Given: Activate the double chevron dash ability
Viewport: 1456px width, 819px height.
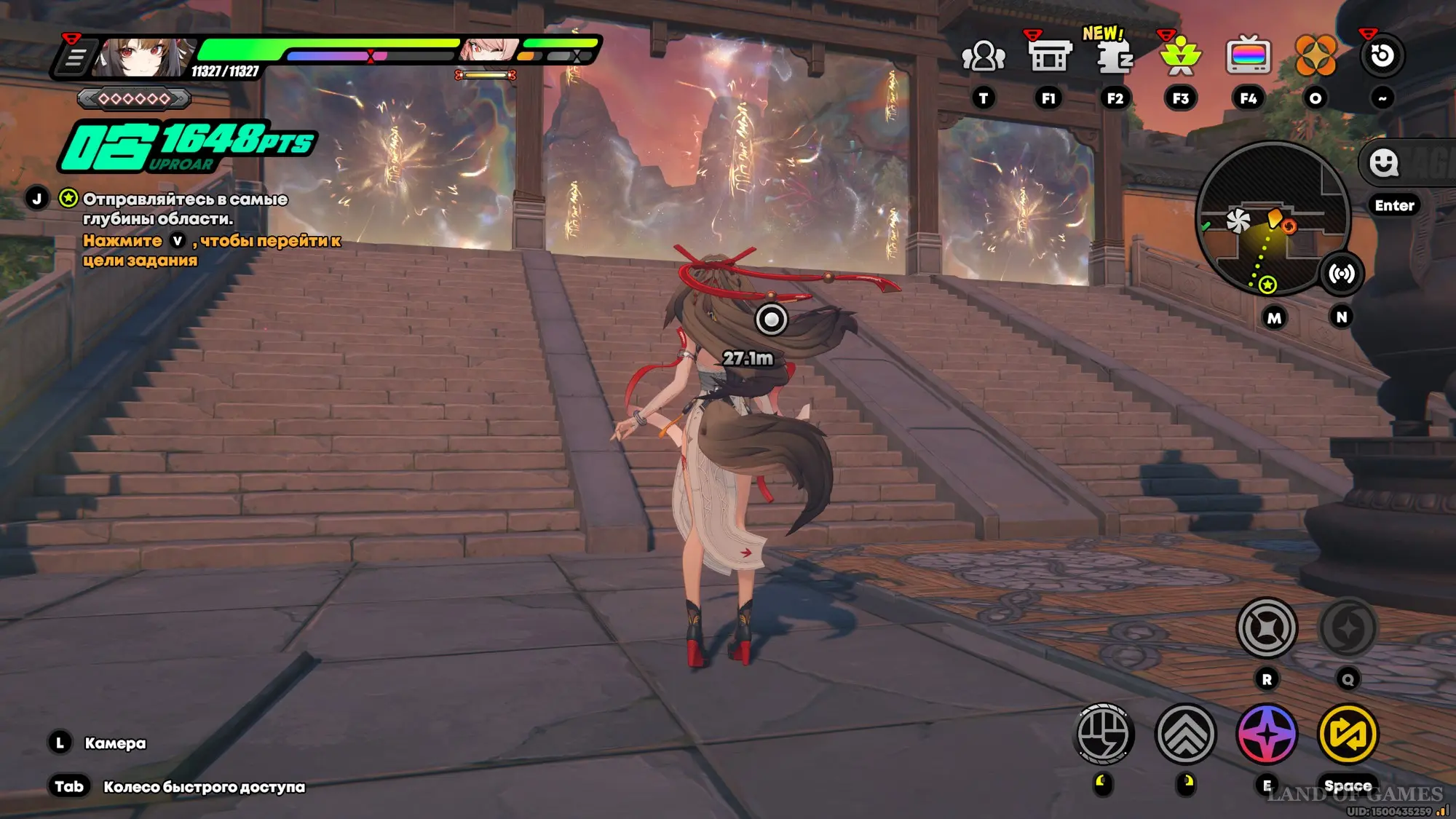Looking at the screenshot, I should 1186,734.
